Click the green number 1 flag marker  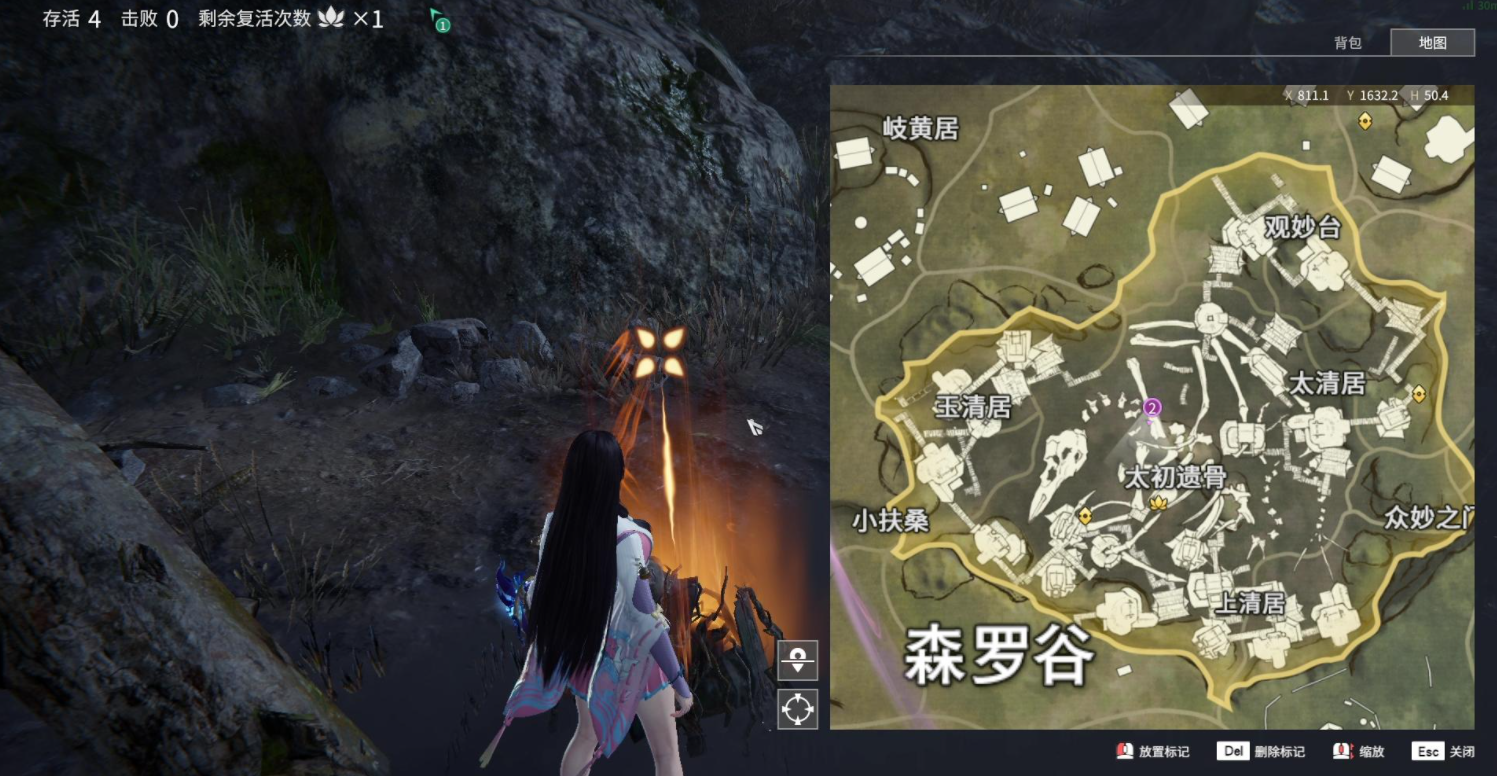click(x=440, y=21)
